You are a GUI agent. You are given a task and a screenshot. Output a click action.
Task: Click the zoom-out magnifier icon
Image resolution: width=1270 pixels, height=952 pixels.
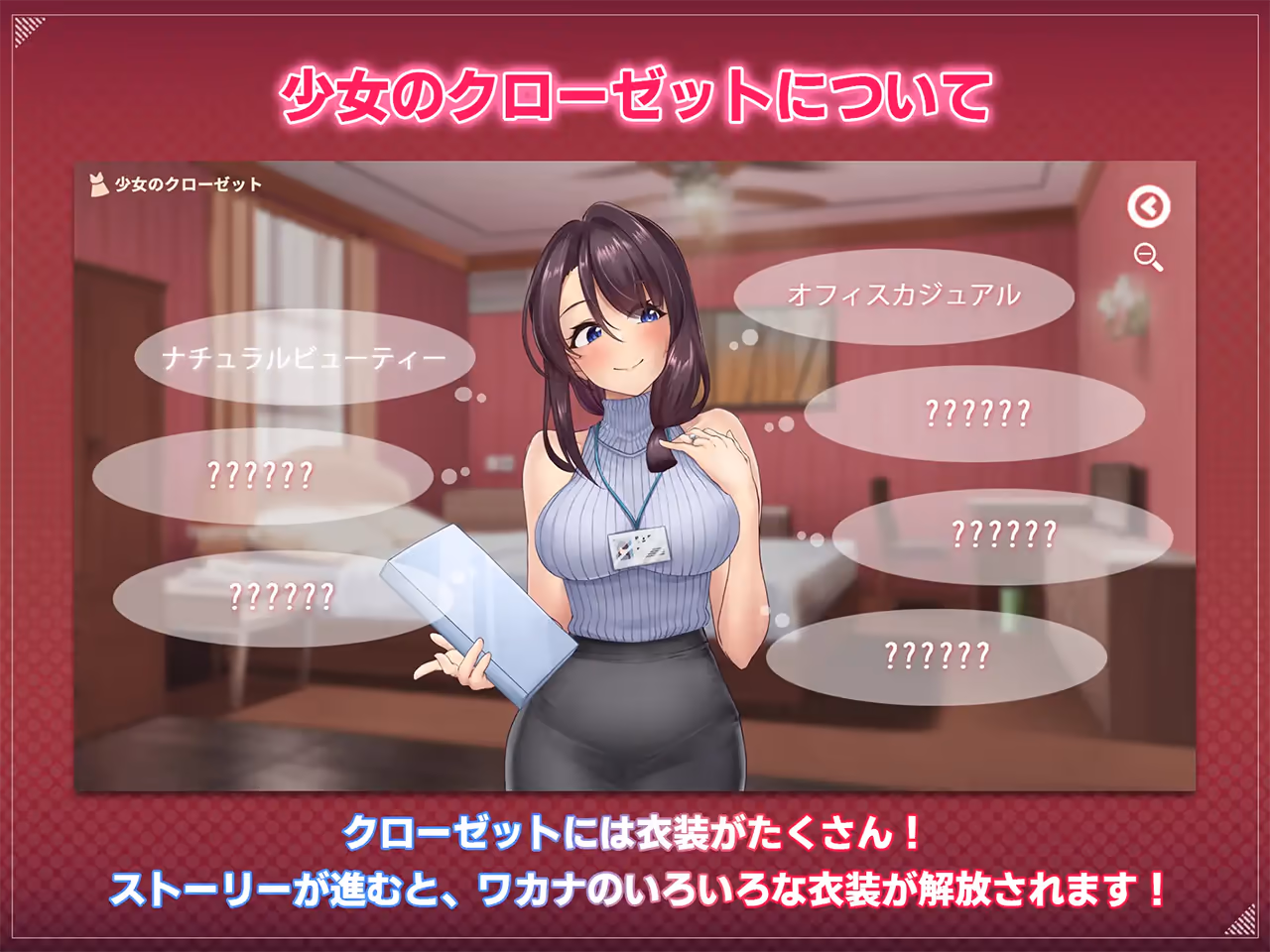tap(1148, 256)
